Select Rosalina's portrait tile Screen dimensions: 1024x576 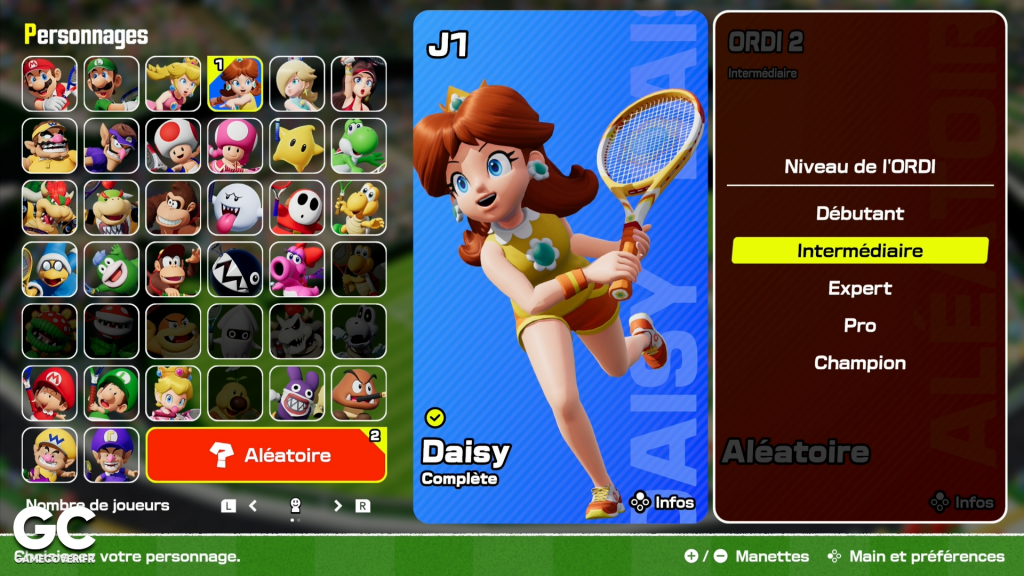tap(297, 83)
